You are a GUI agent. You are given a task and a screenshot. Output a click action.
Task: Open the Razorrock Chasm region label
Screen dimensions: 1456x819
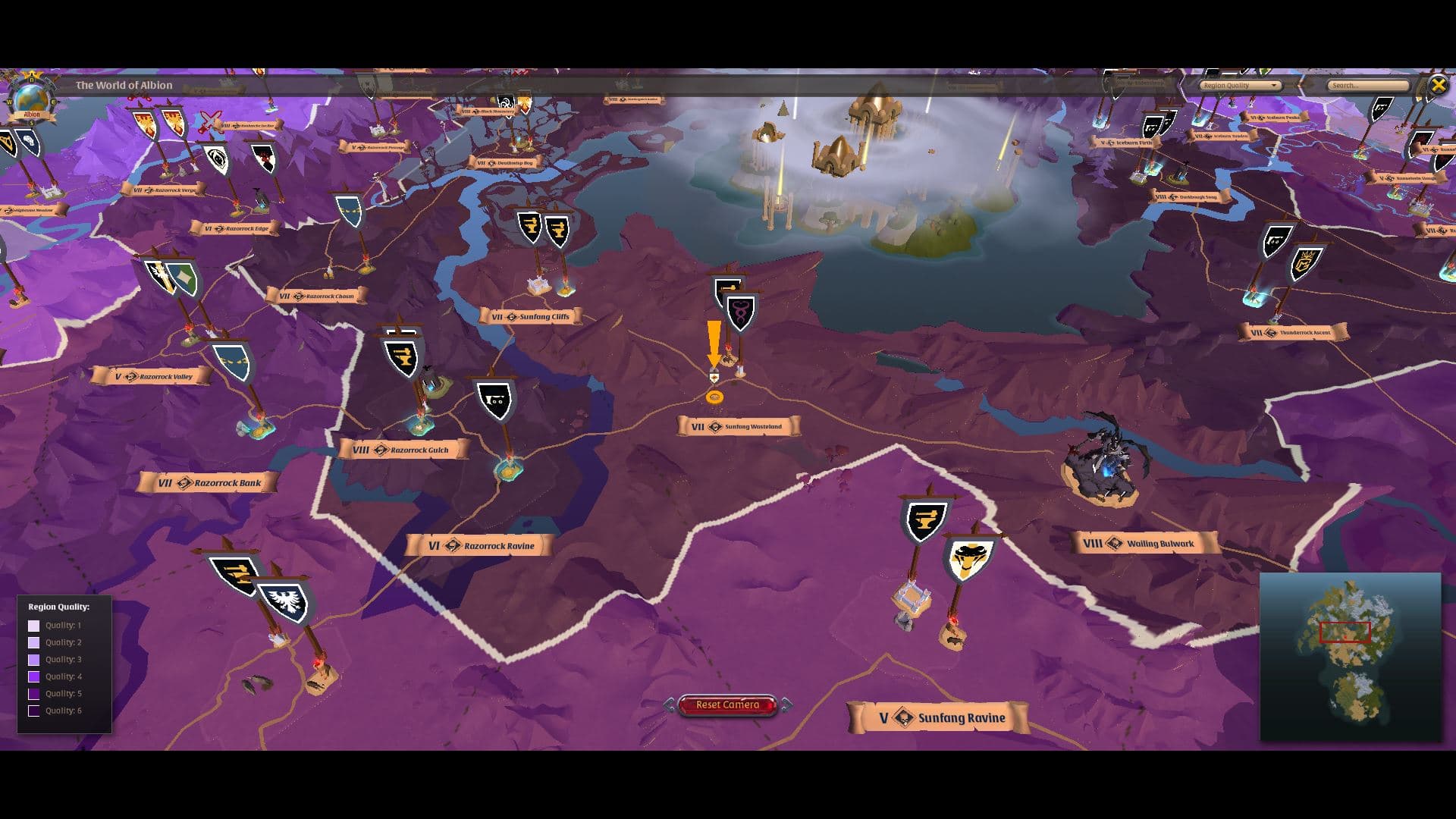point(317,297)
